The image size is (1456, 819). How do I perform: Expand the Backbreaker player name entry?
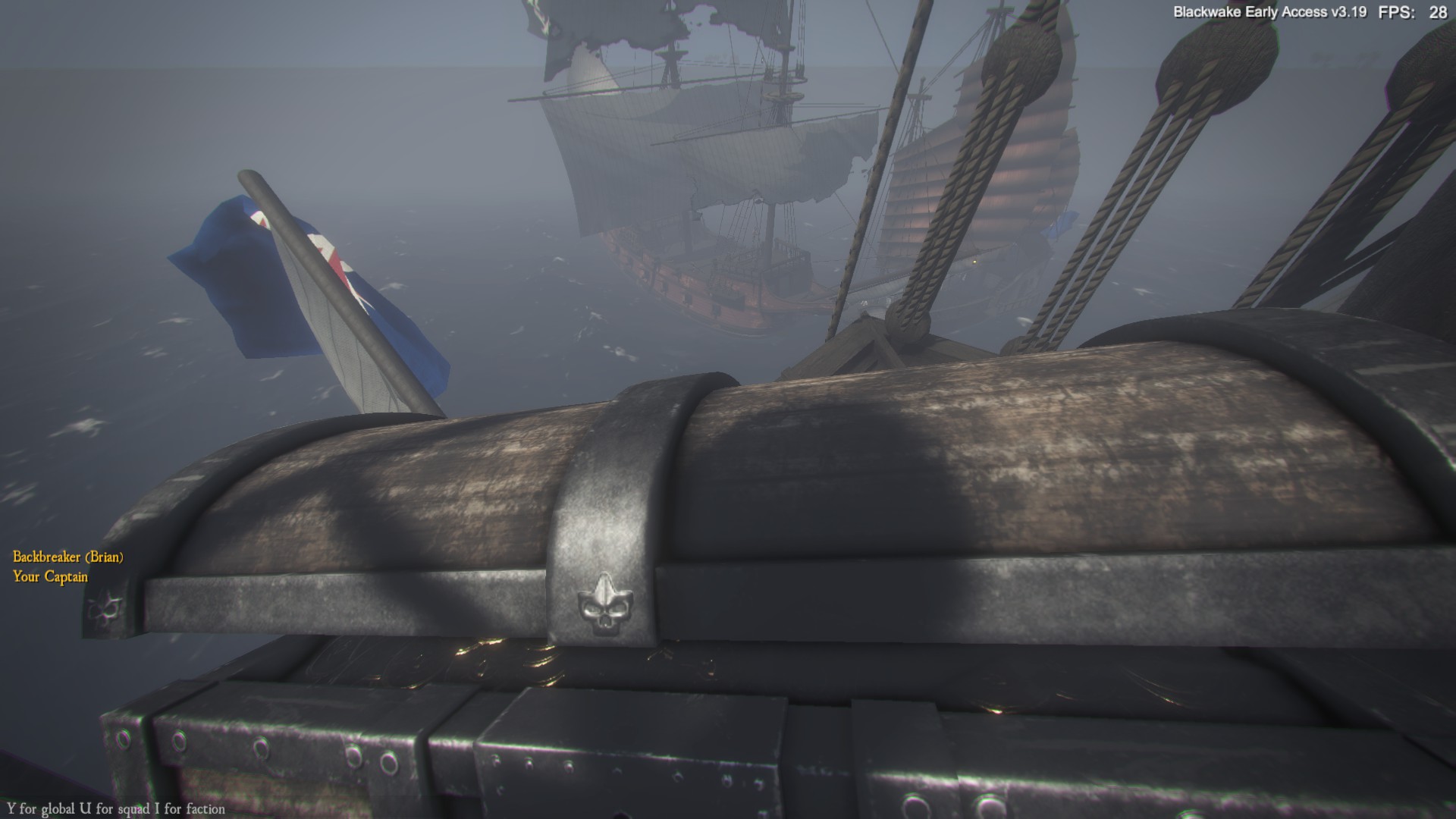(67, 557)
